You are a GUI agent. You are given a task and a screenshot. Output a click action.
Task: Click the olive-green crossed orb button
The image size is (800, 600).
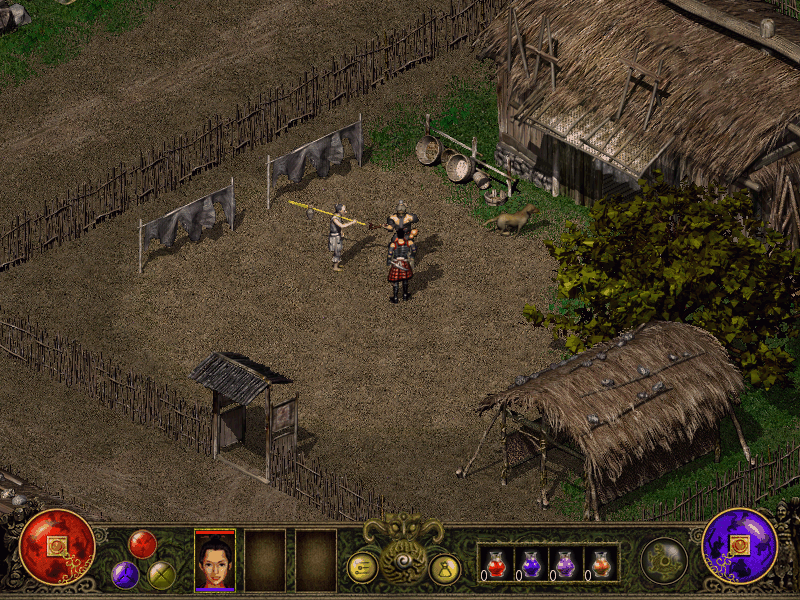point(161,575)
